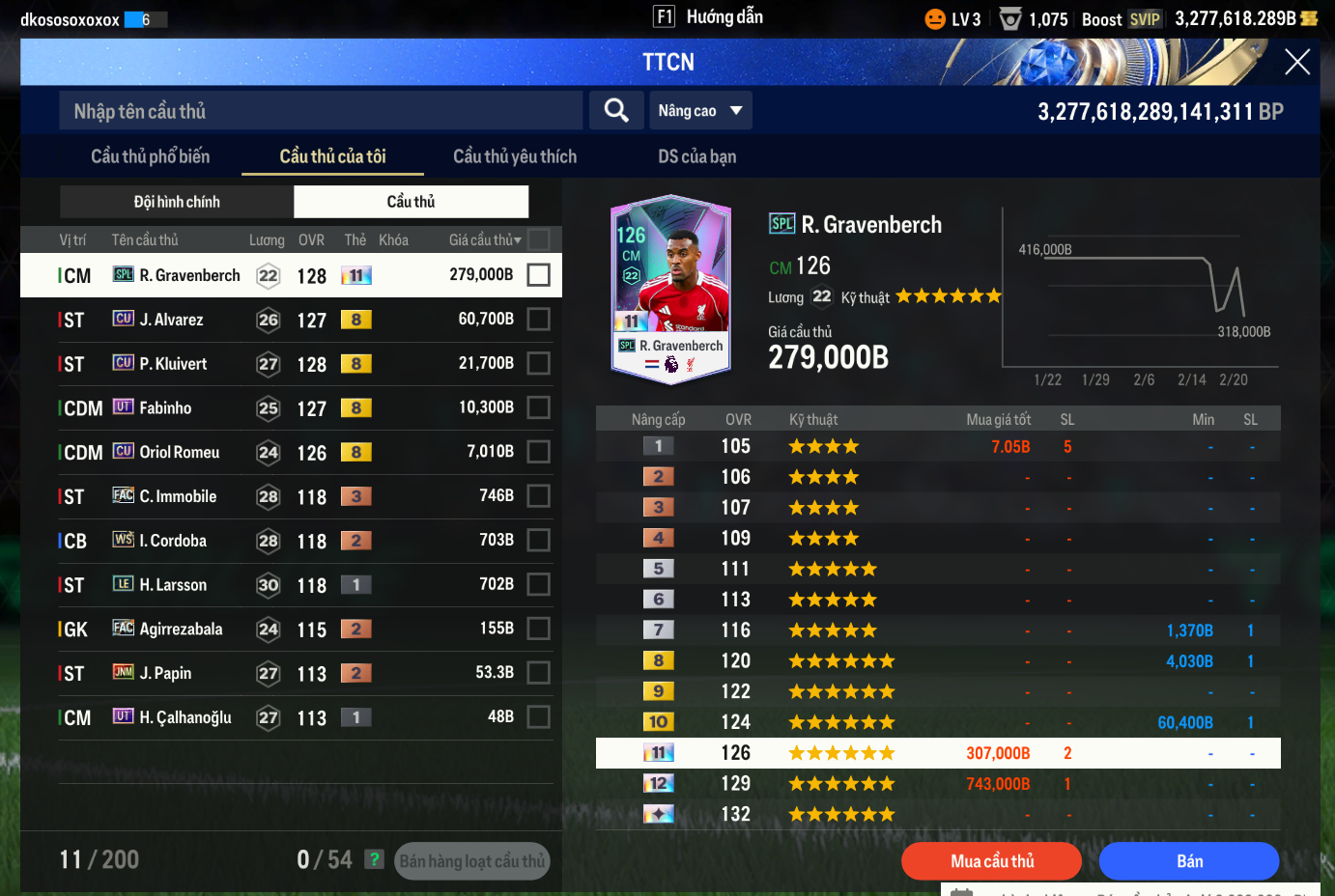1335x896 pixels.
Task: Open the F1 Hướng dẫn guide
Action: [x=708, y=17]
